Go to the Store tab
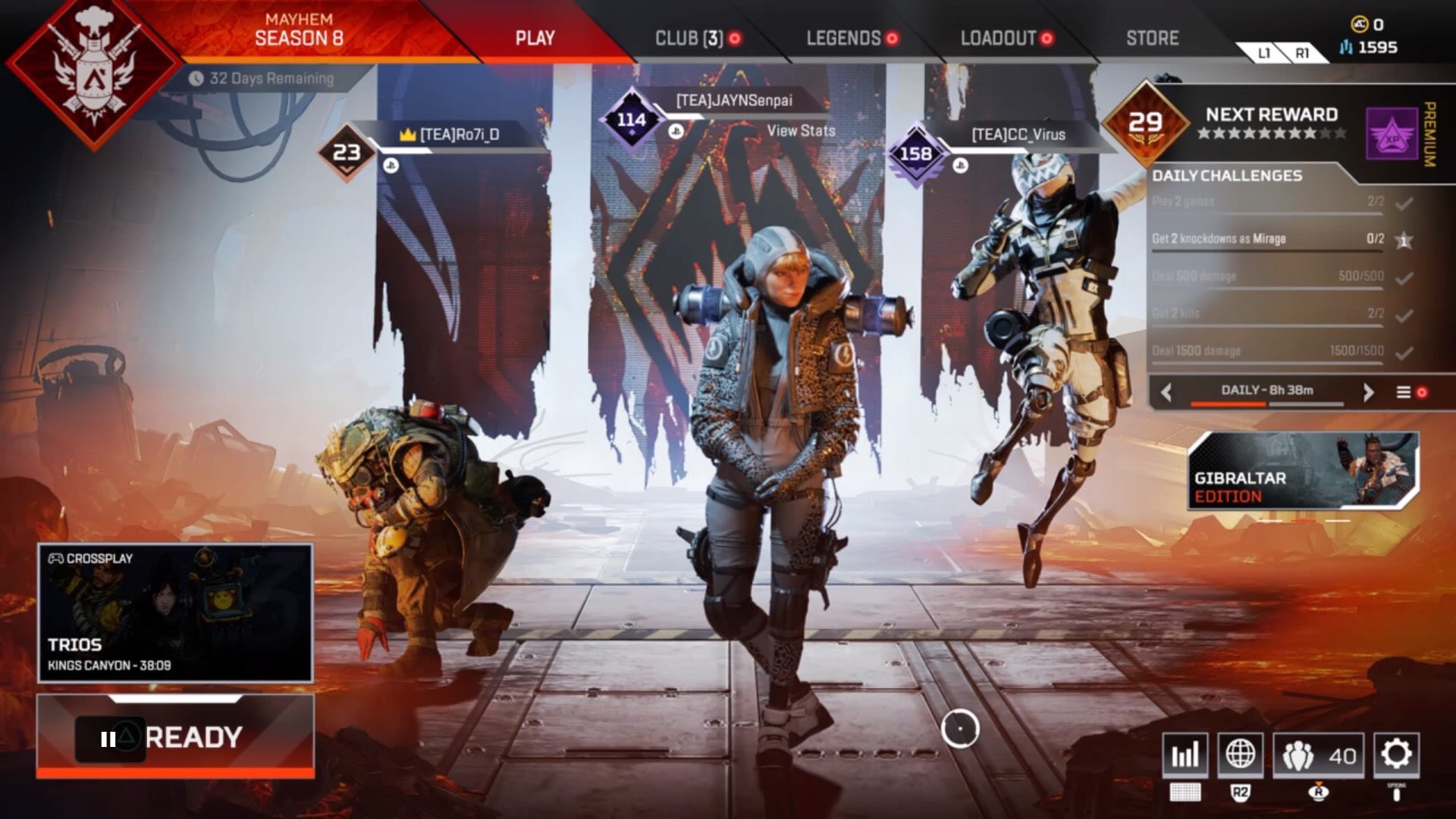The width and height of the screenshot is (1456, 819). pos(1152,38)
